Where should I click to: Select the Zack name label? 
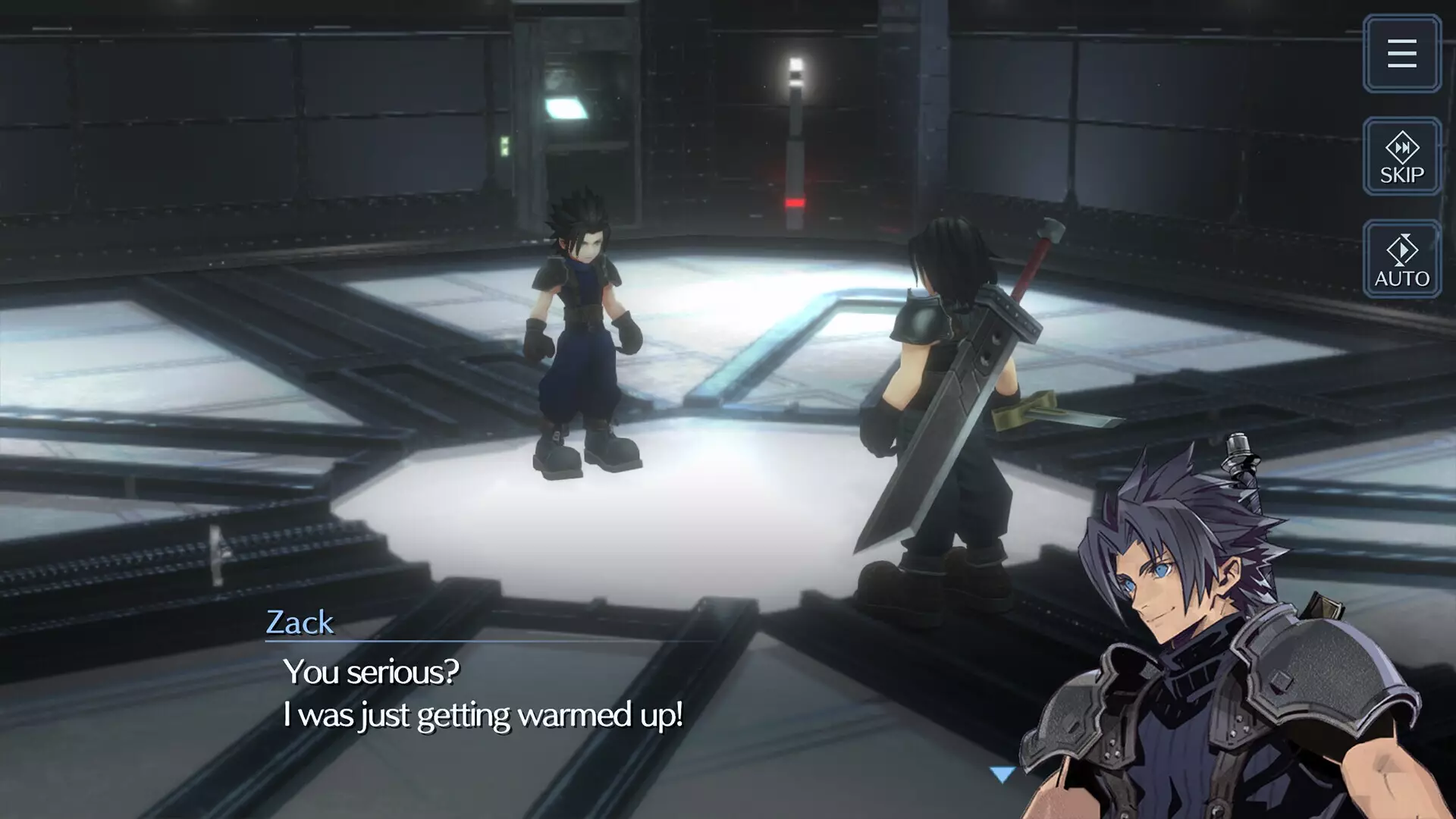click(x=300, y=623)
